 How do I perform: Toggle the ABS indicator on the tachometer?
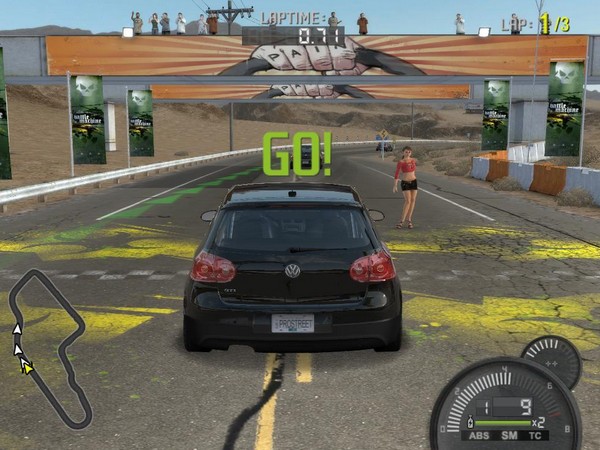(x=479, y=435)
